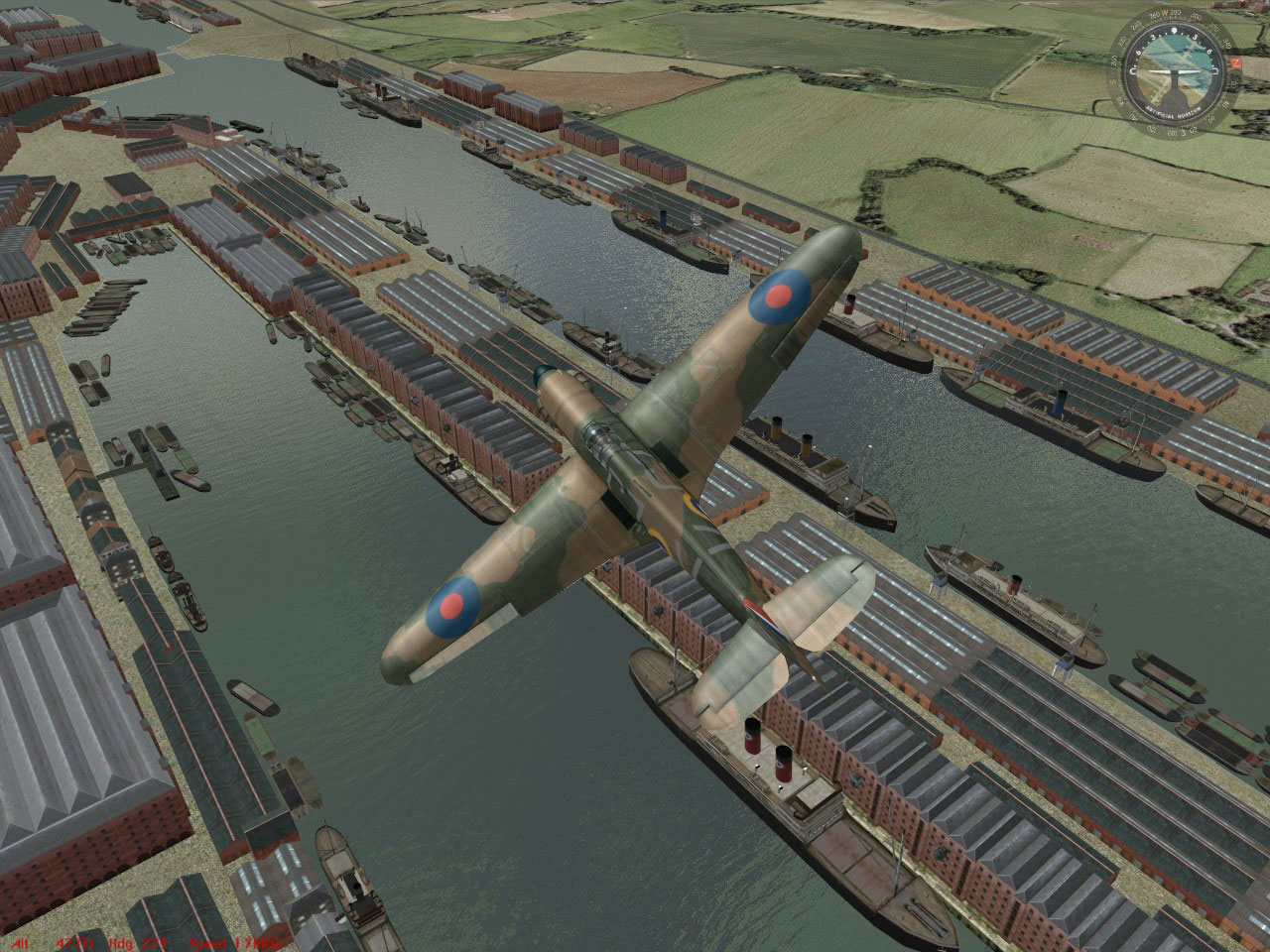Expand the heading value 279

pos(154,943)
